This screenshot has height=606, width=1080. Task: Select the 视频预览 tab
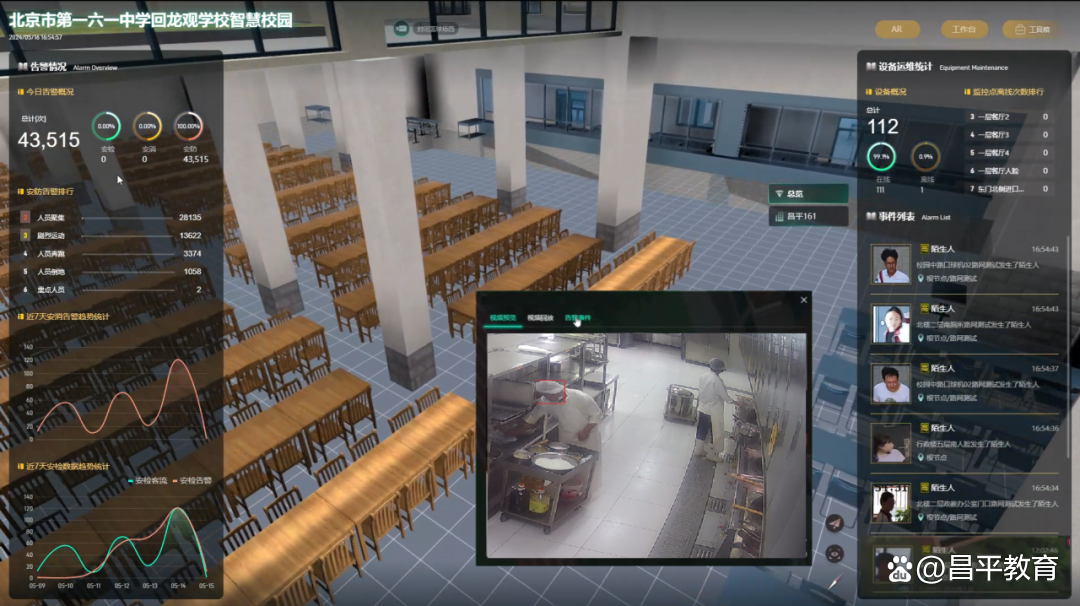pyautogui.click(x=503, y=318)
